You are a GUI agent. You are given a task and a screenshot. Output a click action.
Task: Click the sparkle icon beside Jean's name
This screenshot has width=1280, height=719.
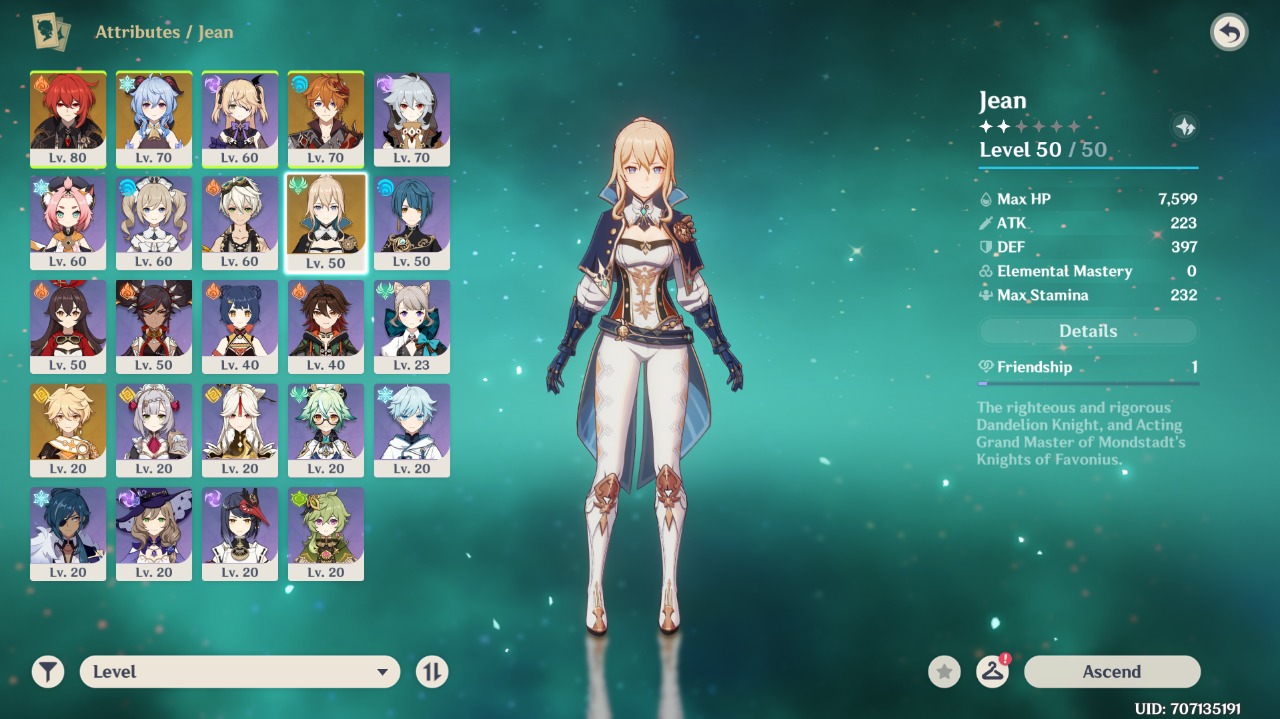(1184, 127)
